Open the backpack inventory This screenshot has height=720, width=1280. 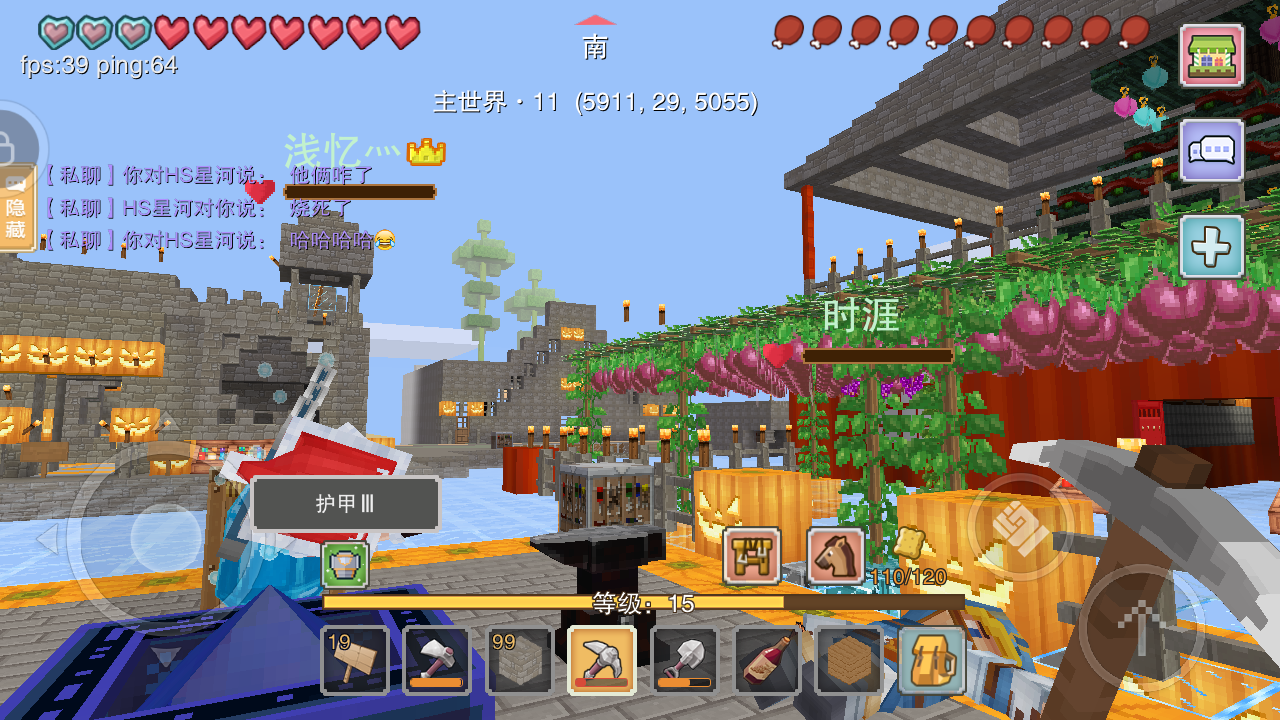(x=932, y=660)
